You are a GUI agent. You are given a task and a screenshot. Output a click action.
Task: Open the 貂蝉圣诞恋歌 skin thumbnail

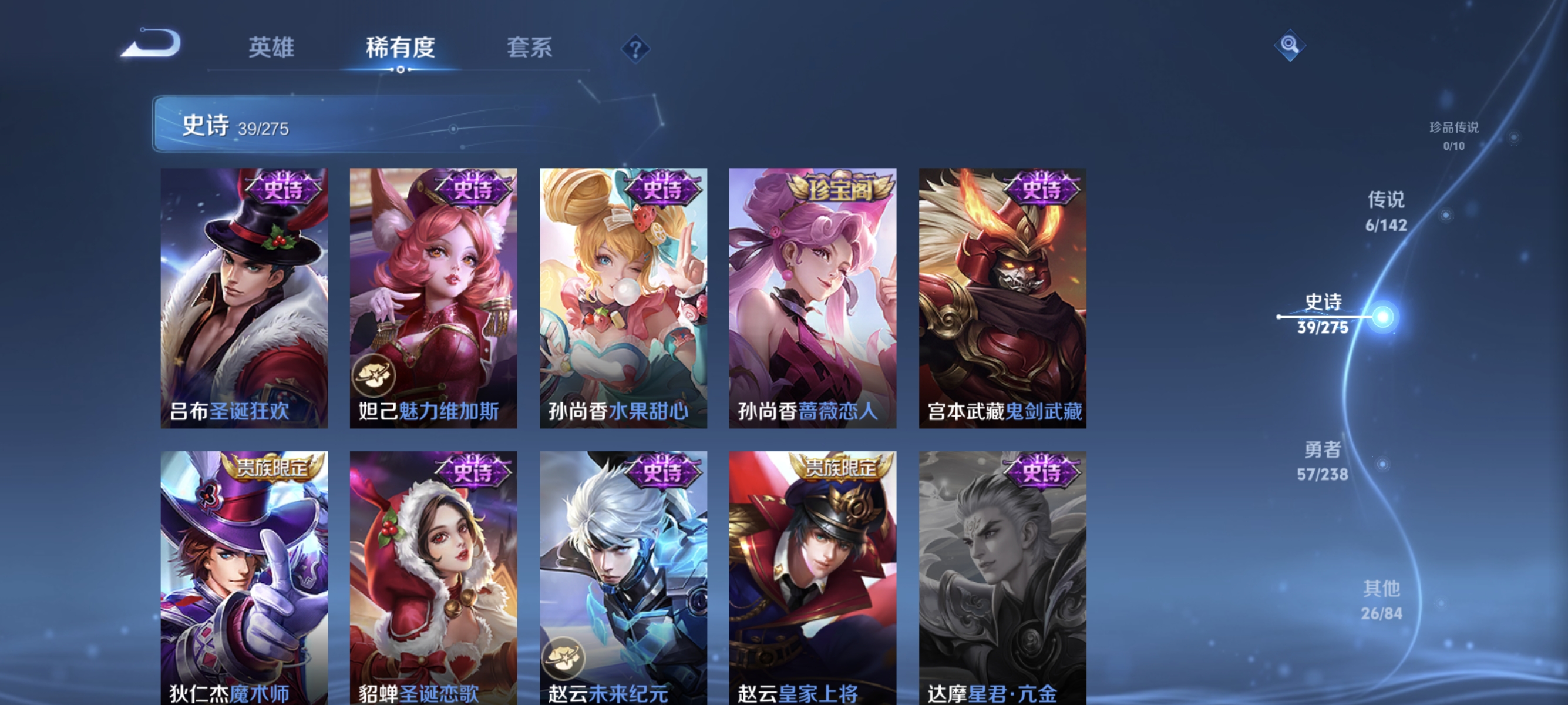point(433,578)
